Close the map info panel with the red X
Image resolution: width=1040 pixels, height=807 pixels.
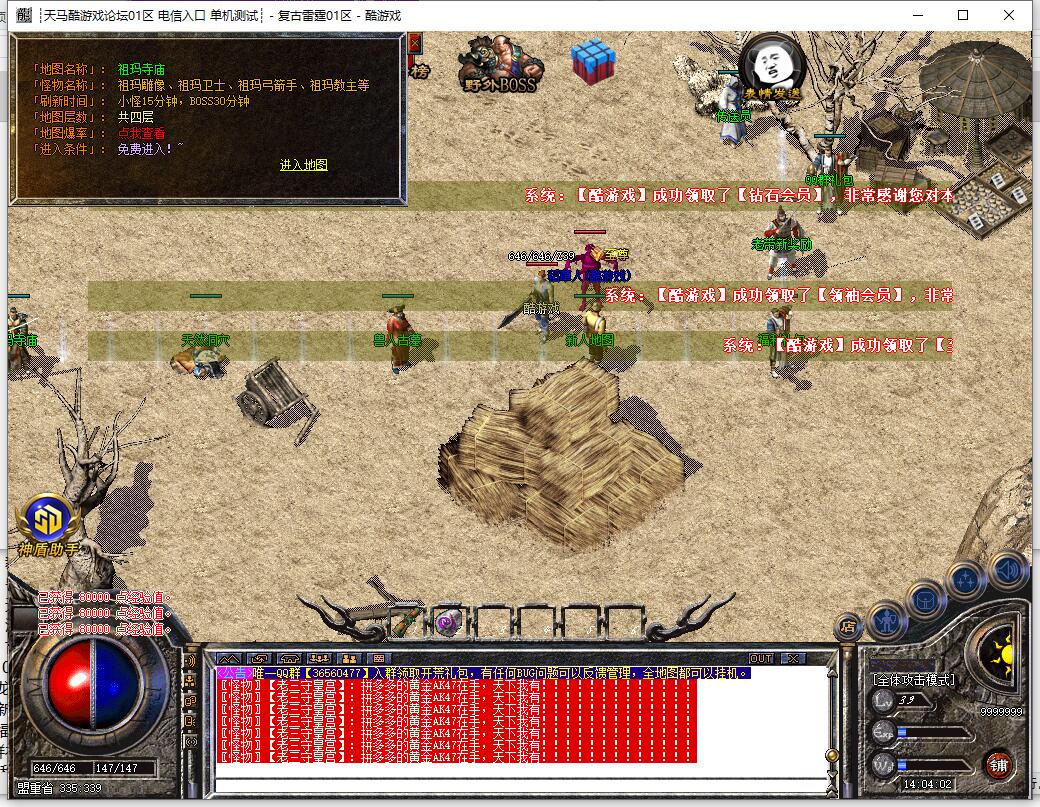[415, 42]
